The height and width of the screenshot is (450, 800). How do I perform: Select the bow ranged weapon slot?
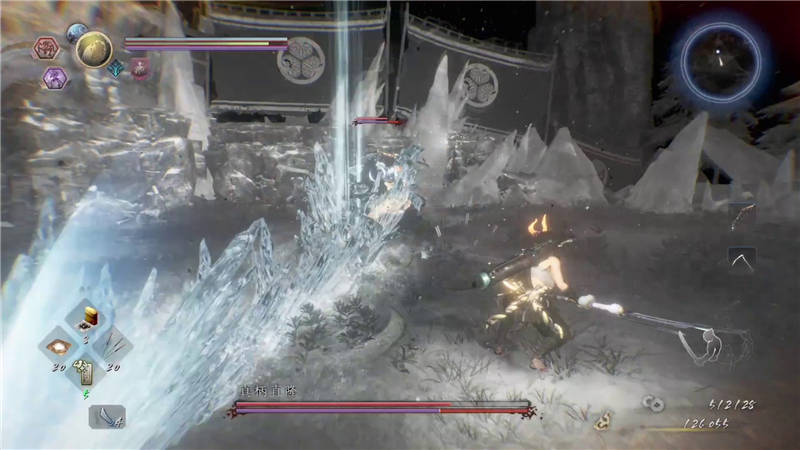click(x=739, y=215)
